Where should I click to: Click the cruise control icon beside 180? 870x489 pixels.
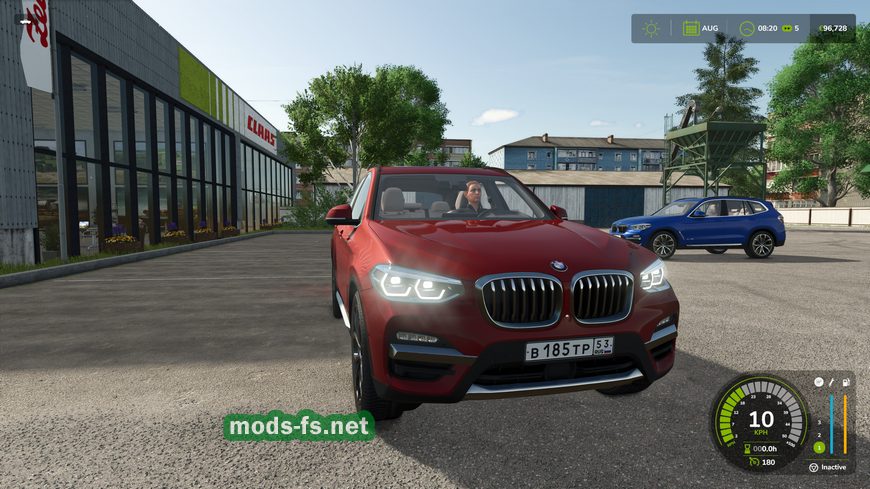point(753,461)
